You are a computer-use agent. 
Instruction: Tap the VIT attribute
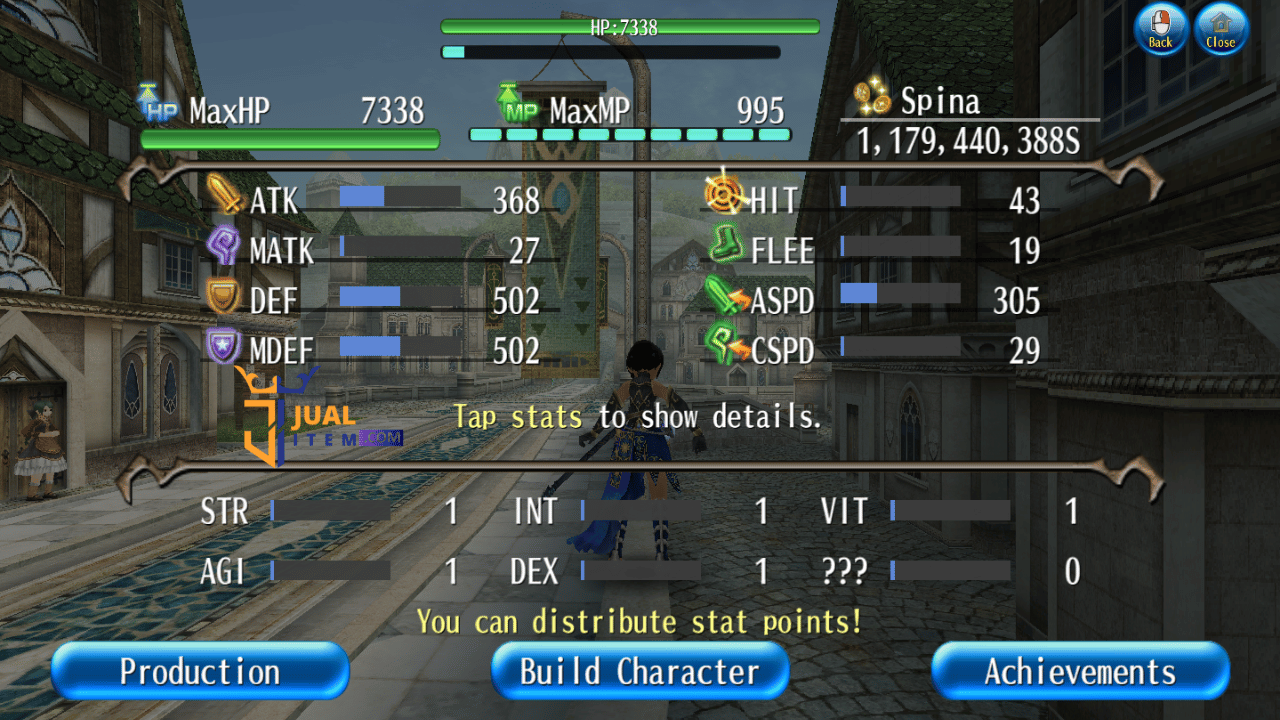950,512
